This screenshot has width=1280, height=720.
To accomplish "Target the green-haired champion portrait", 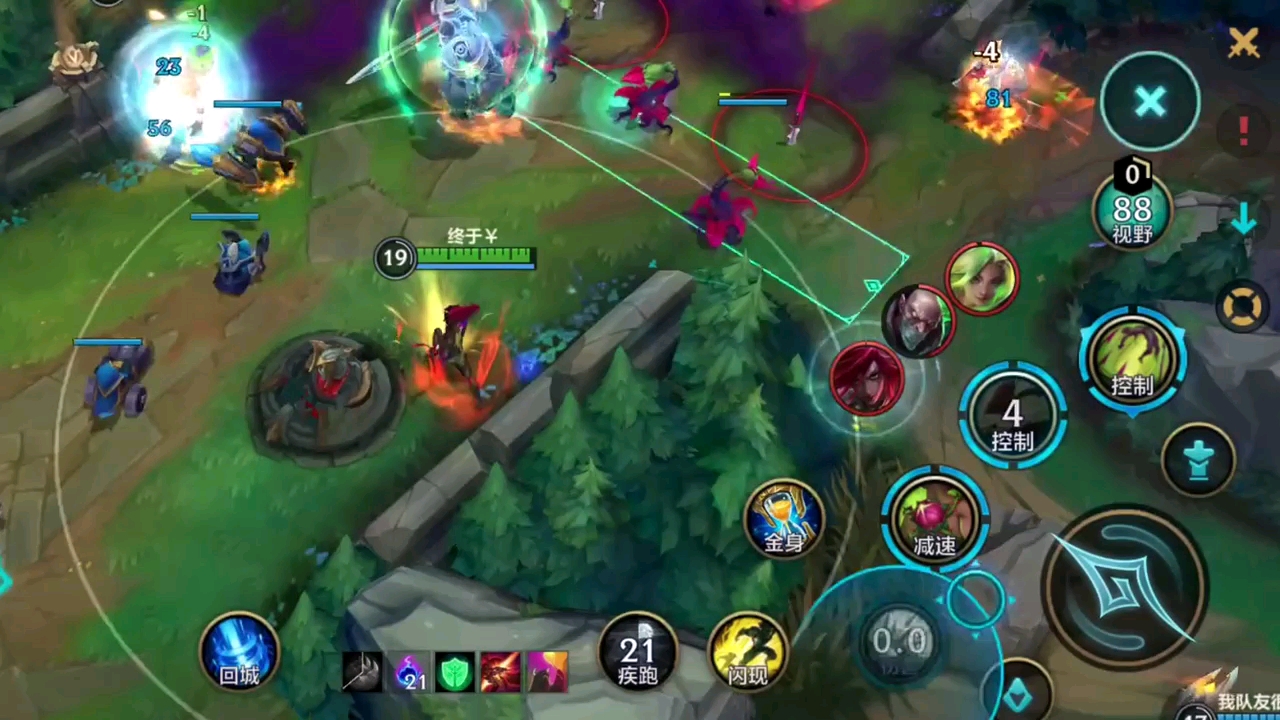I will point(982,279).
